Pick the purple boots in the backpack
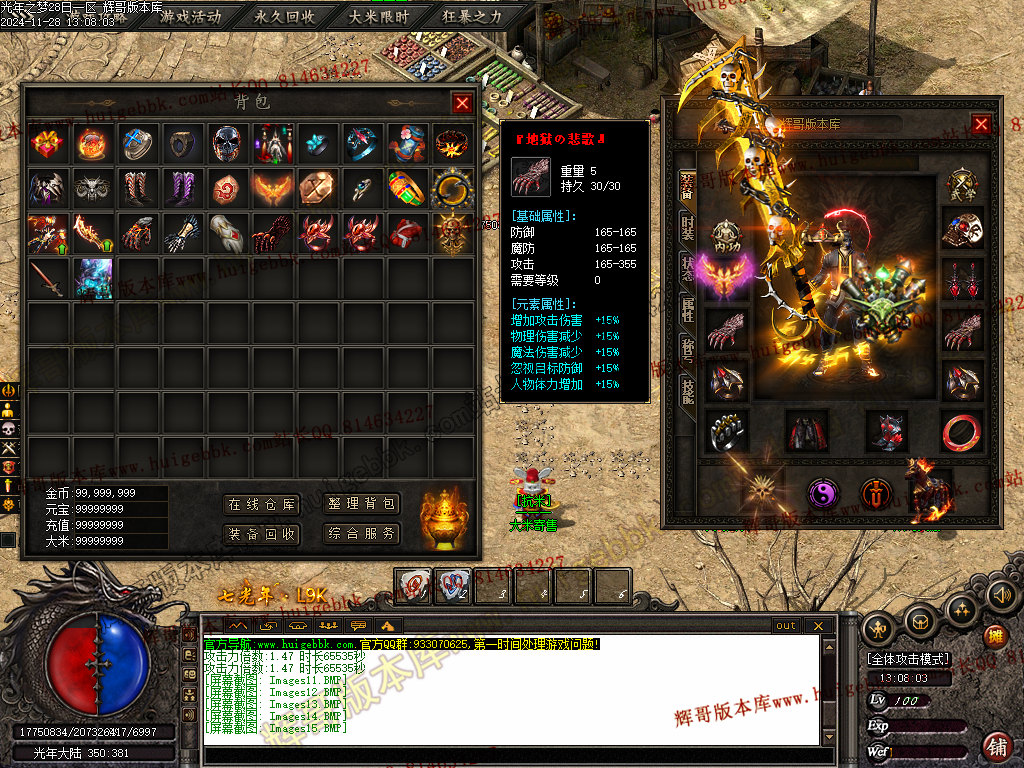Screen dimensions: 1024x768 click(182, 188)
